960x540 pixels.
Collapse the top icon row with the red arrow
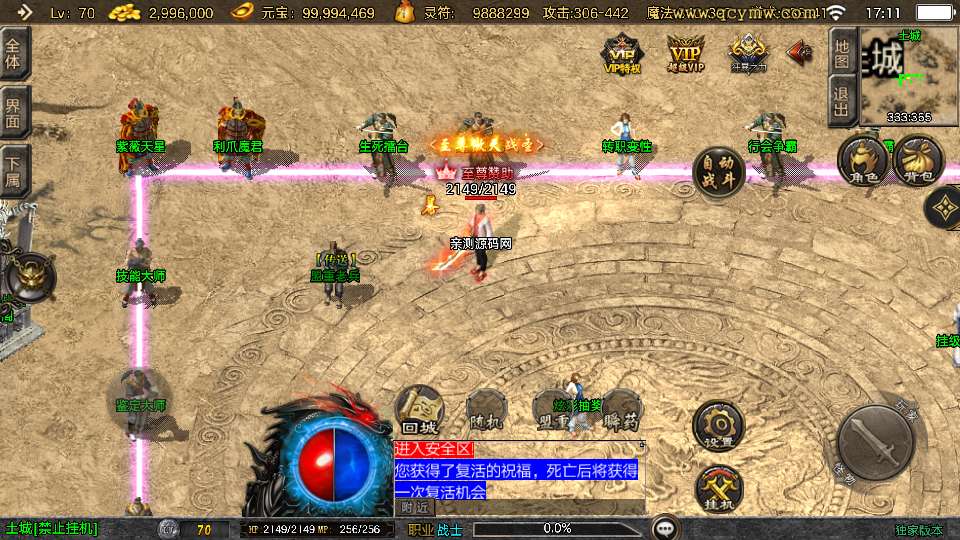[799, 50]
